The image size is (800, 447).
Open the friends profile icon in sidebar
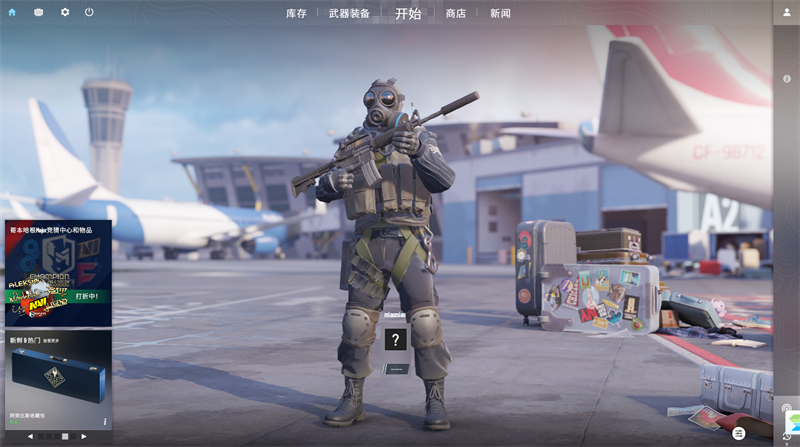[x=786, y=12]
